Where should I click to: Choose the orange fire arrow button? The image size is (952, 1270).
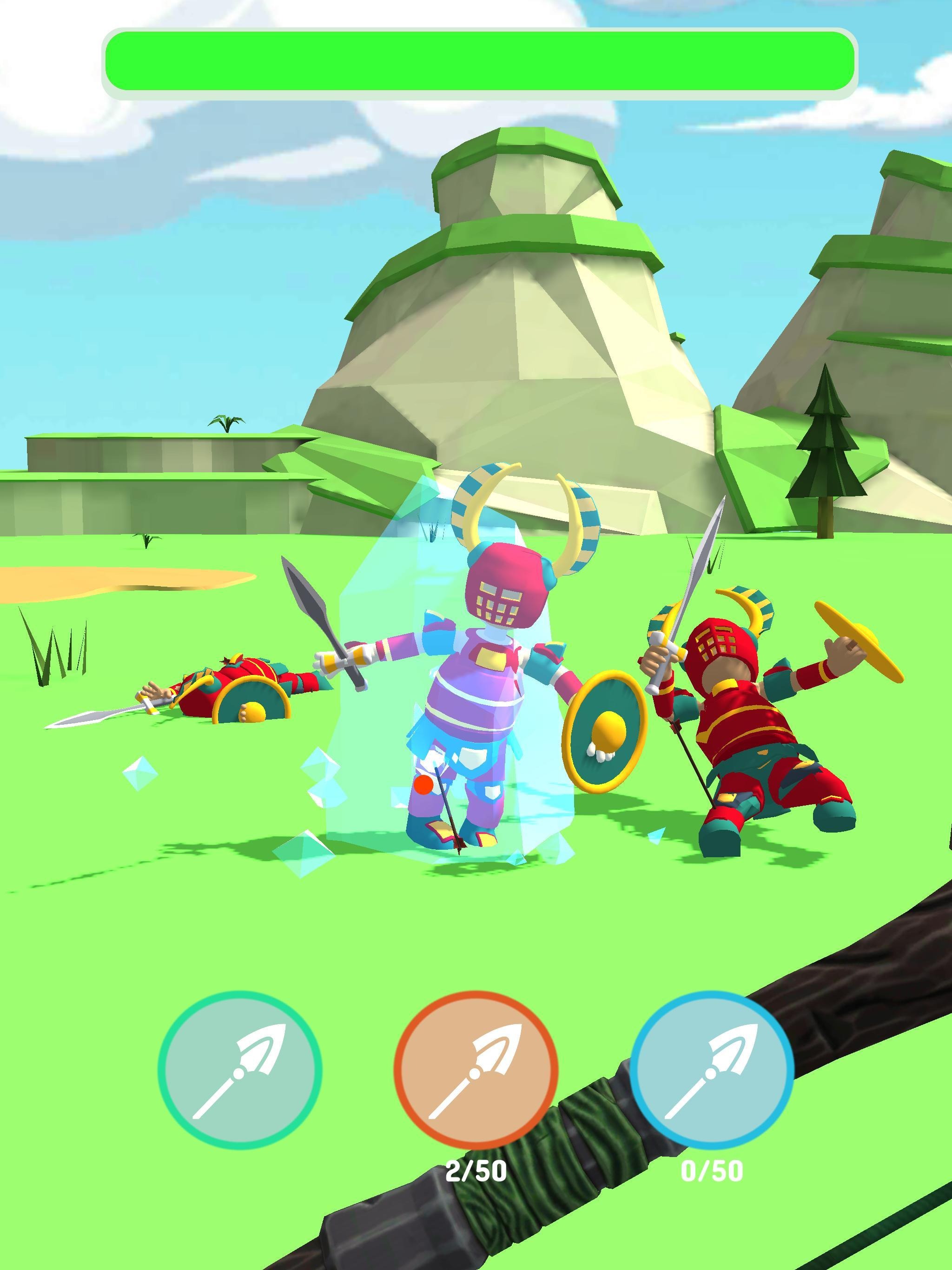pos(476,1072)
